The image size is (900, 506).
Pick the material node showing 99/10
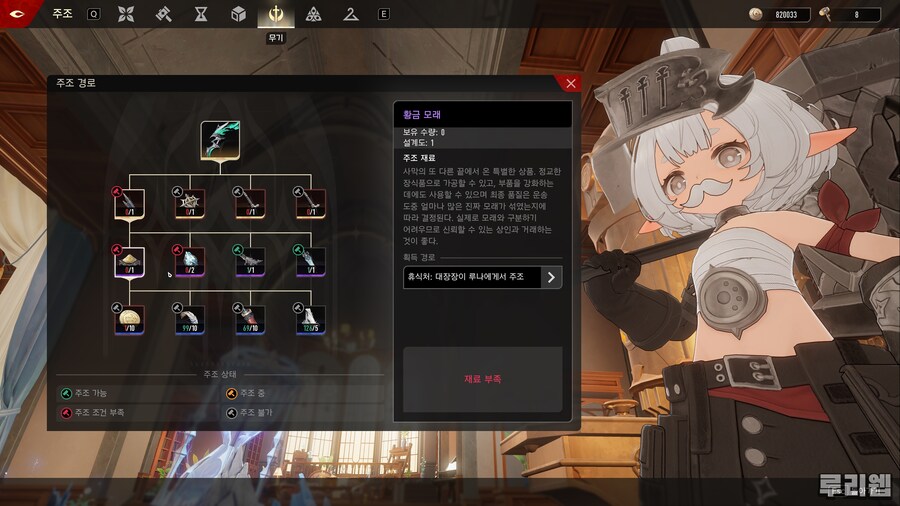pyautogui.click(x=190, y=320)
